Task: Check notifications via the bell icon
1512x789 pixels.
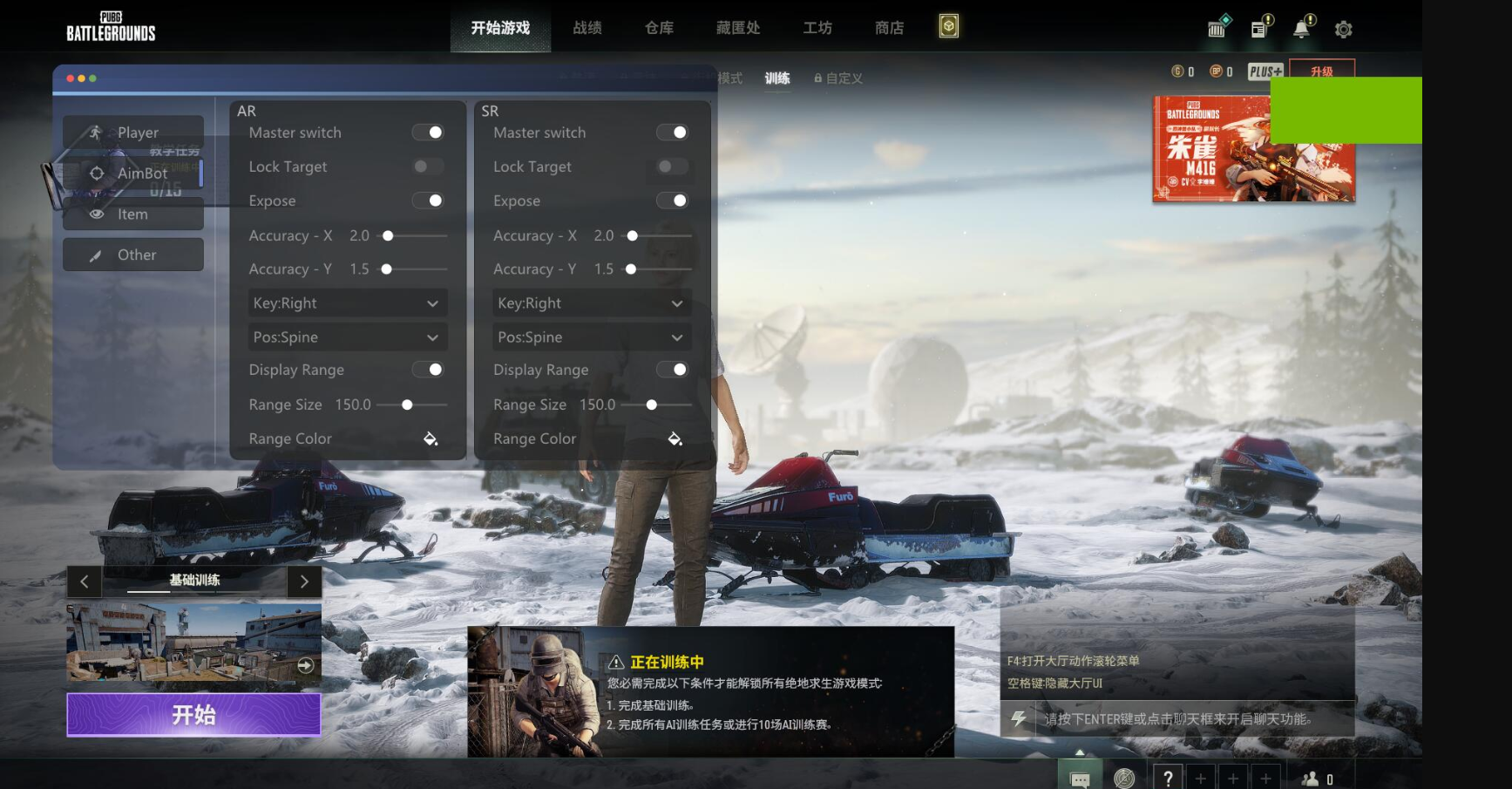Action: 1301,29
